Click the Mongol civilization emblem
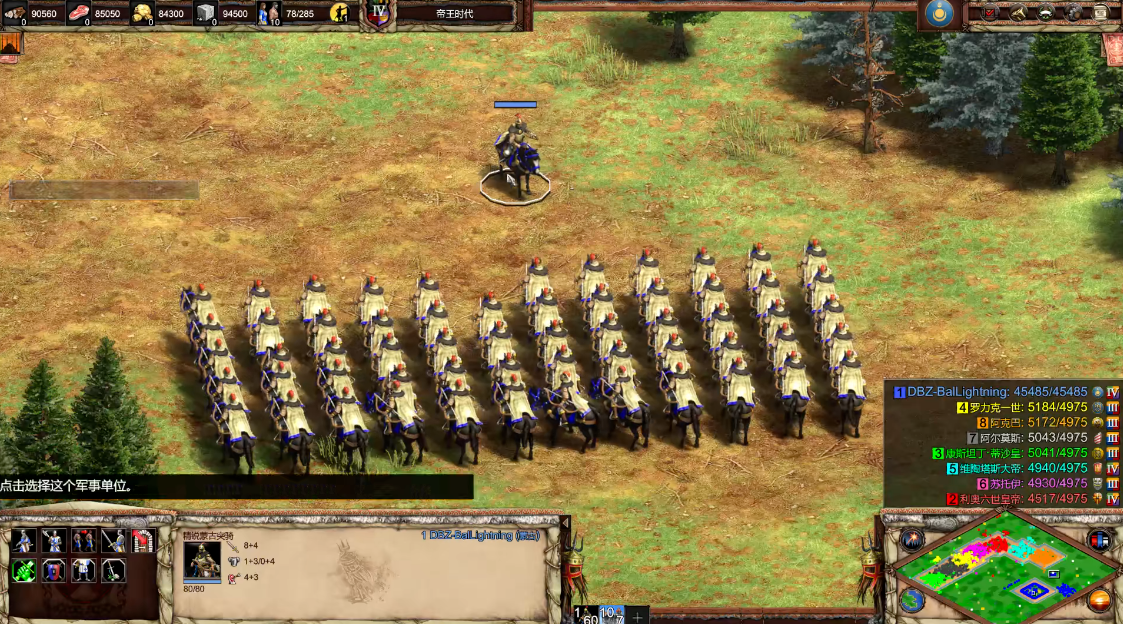Viewport: 1123px width, 624px height. [938, 13]
